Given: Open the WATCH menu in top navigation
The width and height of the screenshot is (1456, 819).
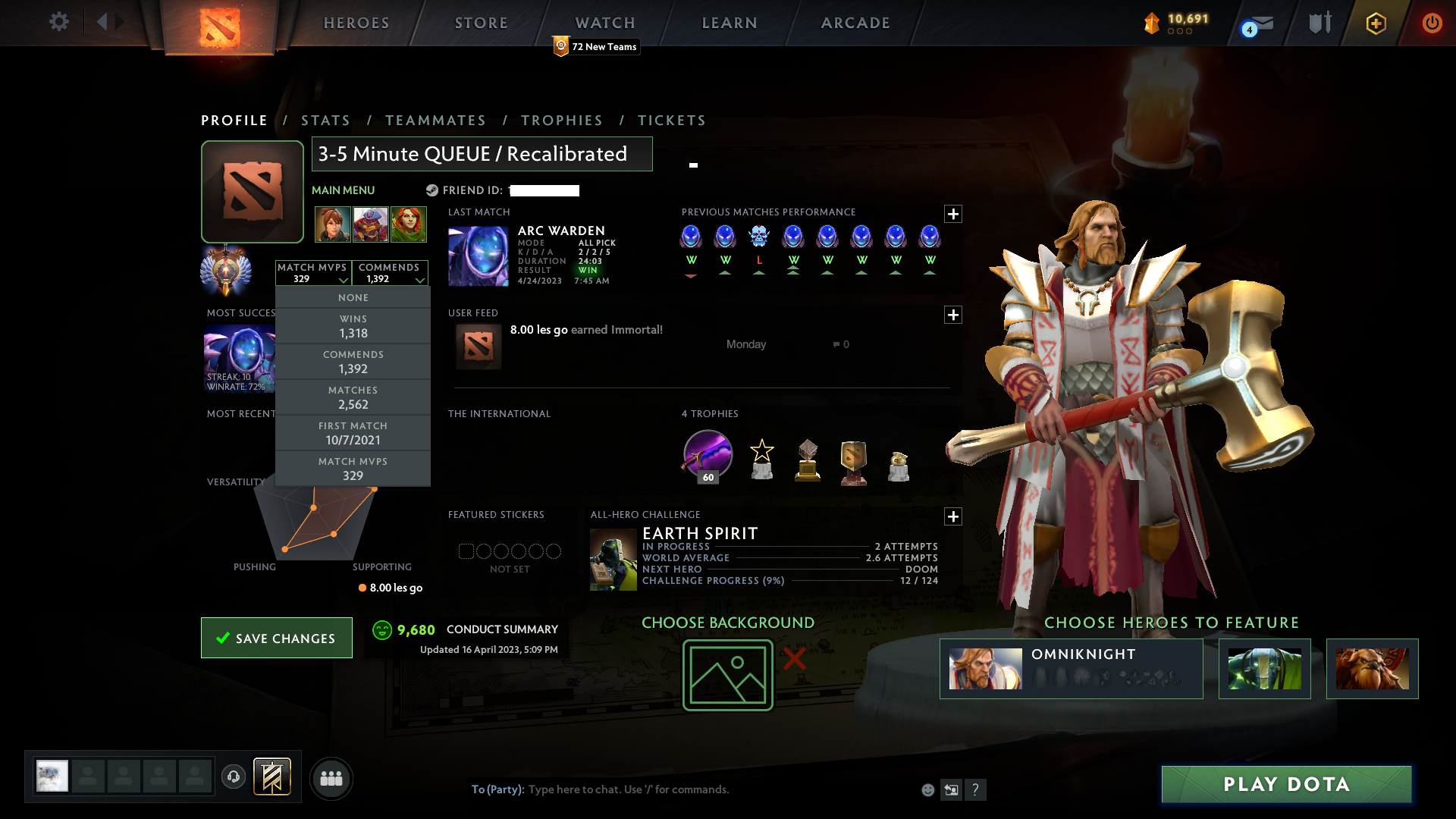Looking at the screenshot, I should (x=604, y=22).
